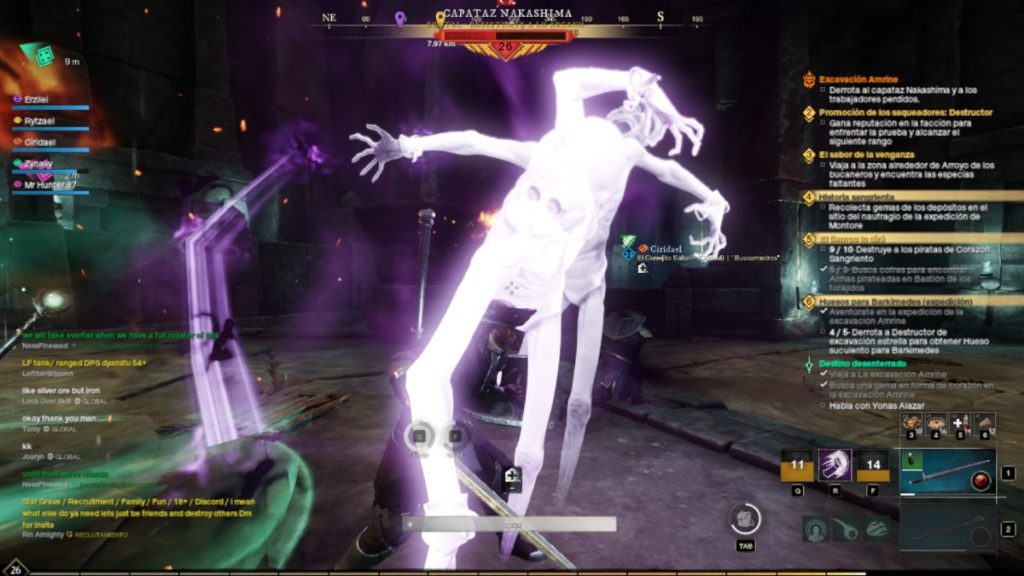Click the compass bar at the top
Image resolution: width=1024 pixels, height=576 pixels.
point(511,18)
